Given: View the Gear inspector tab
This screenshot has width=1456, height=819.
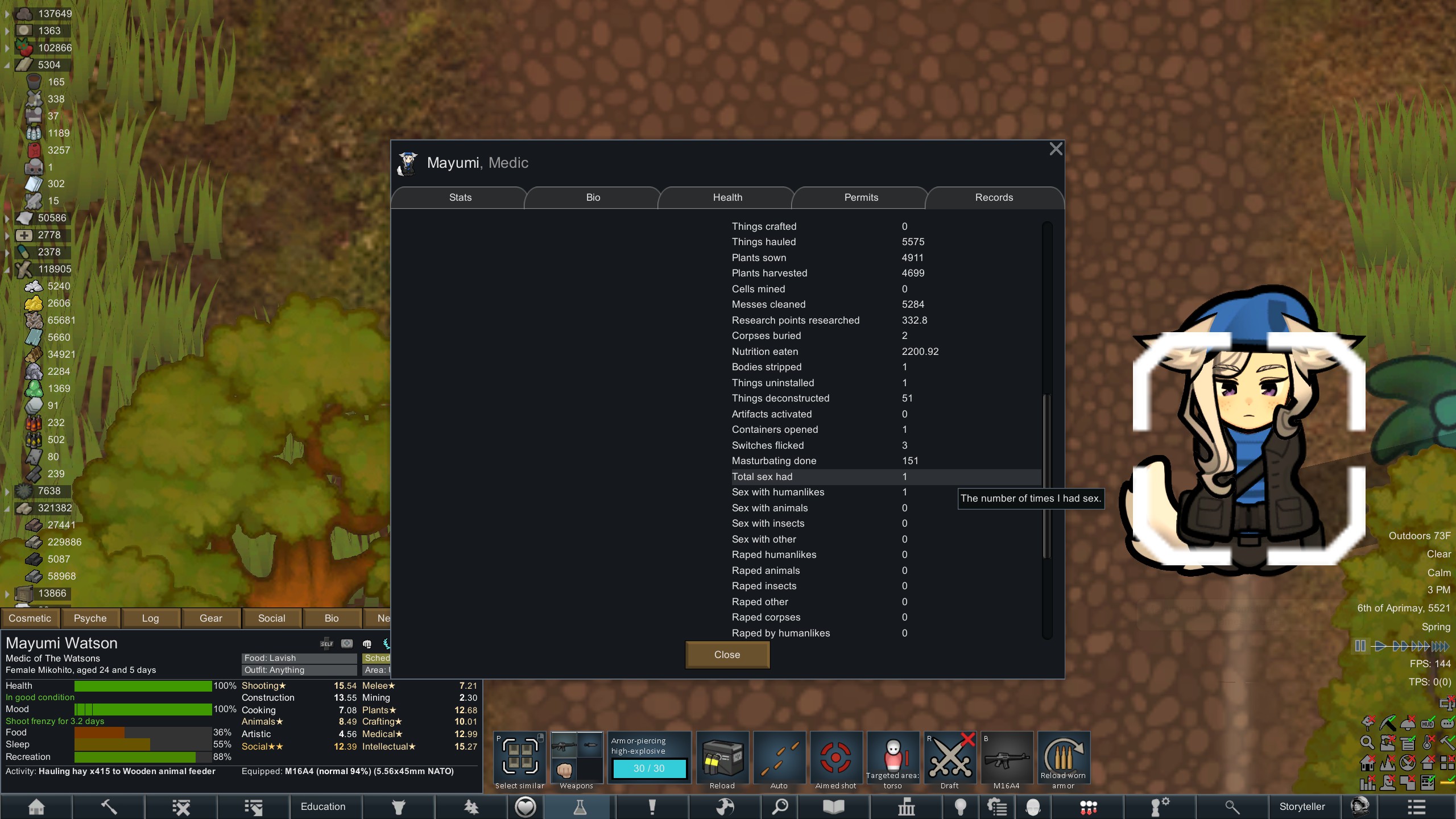Looking at the screenshot, I should click(x=210, y=618).
